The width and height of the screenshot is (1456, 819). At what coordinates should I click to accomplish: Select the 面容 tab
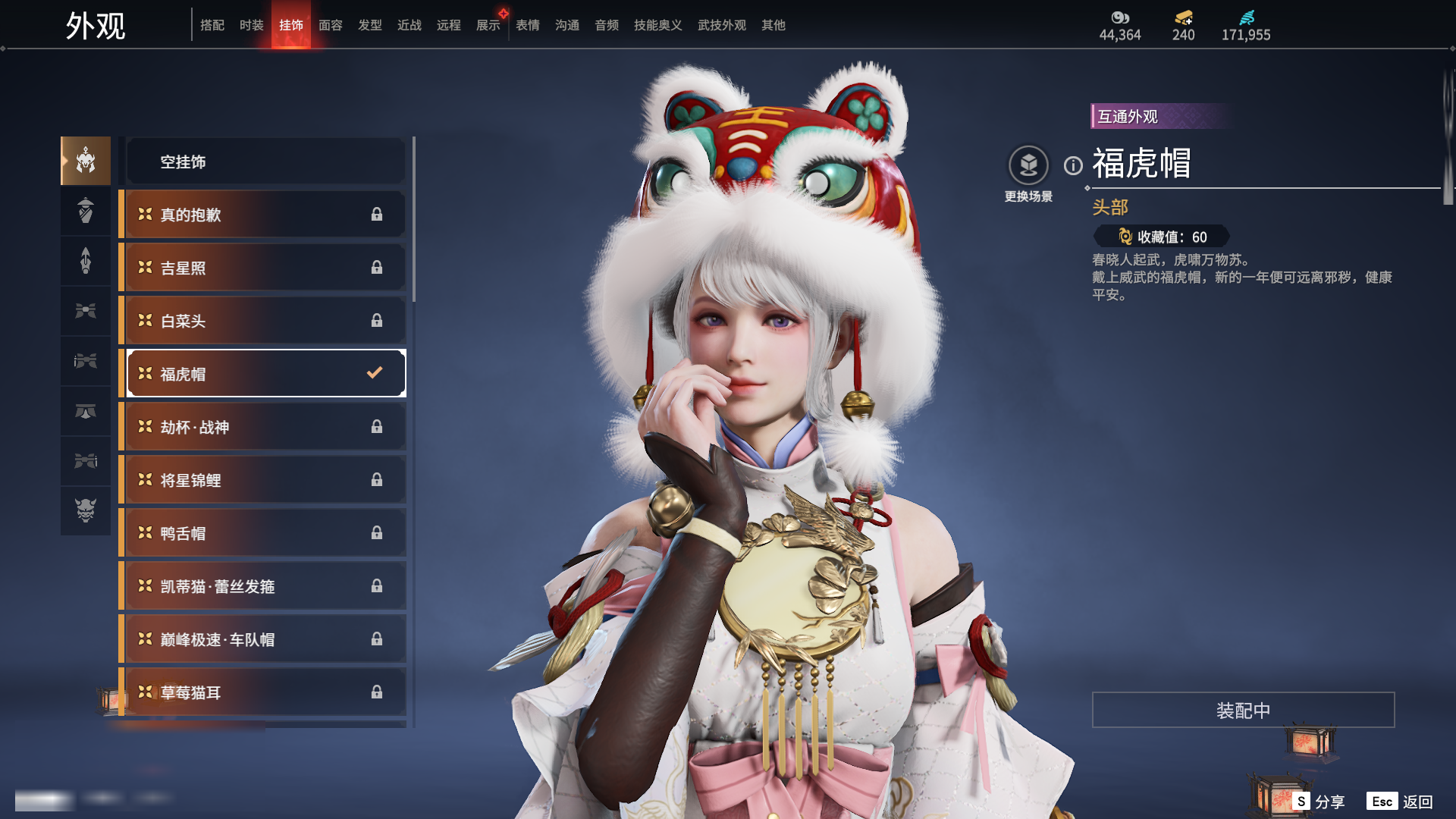click(x=330, y=25)
